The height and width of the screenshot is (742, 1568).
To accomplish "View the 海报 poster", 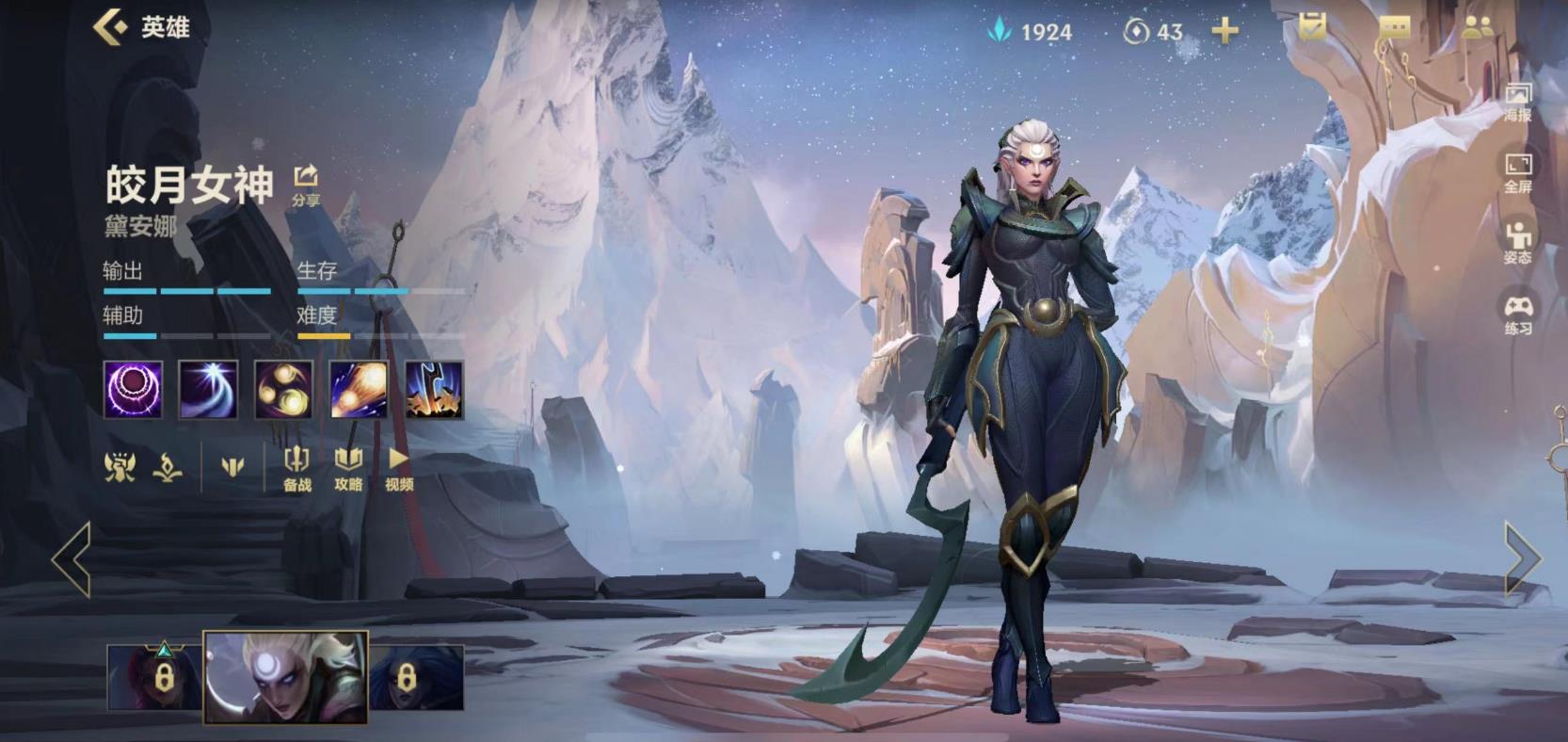I will 1517,102.
